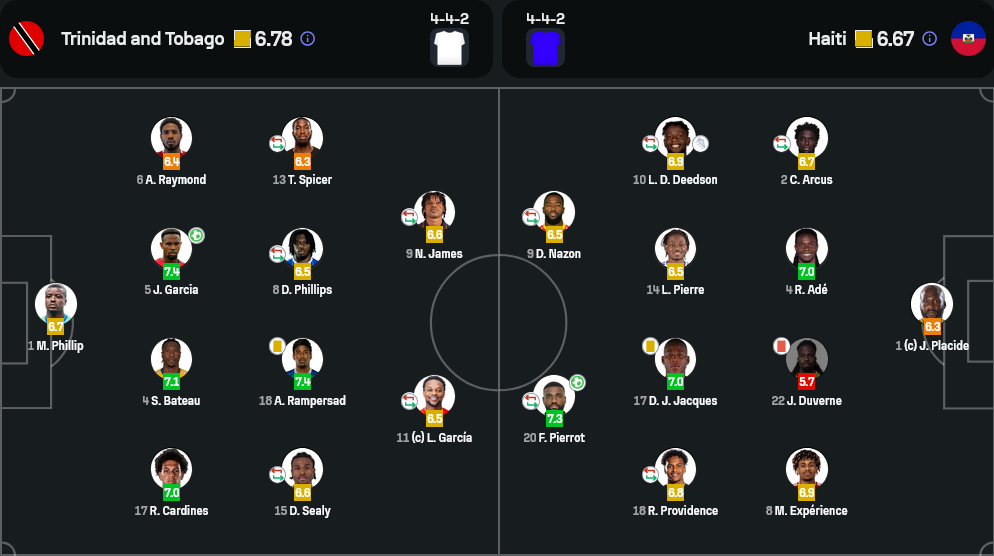Screen dimensions: 994x556
Task: Show the Haiti team rating info
Action: (x=929, y=39)
